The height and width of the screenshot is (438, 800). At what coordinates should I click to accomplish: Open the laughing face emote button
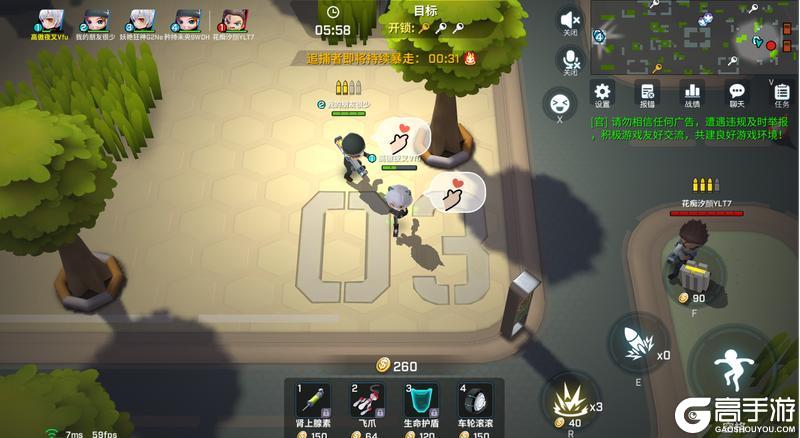(x=558, y=102)
